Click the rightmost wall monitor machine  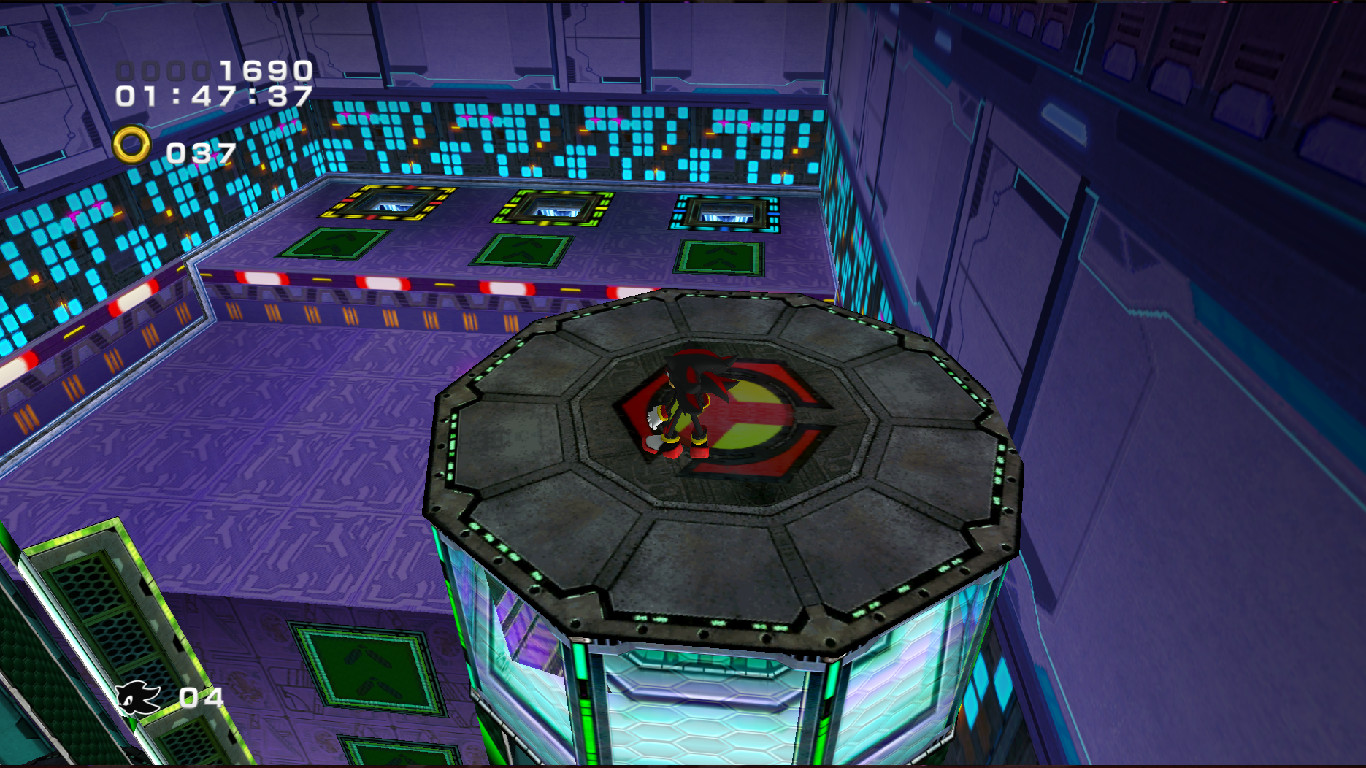tap(724, 210)
